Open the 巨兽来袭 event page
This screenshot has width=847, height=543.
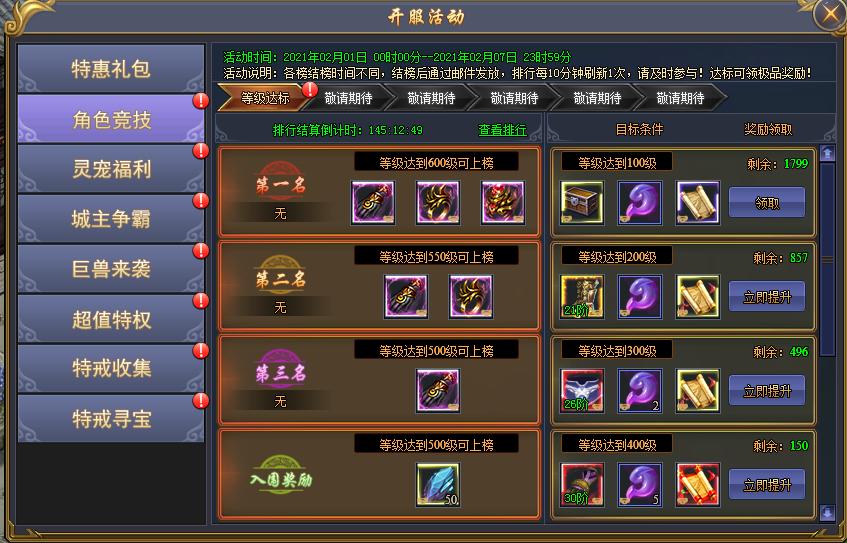(x=111, y=269)
